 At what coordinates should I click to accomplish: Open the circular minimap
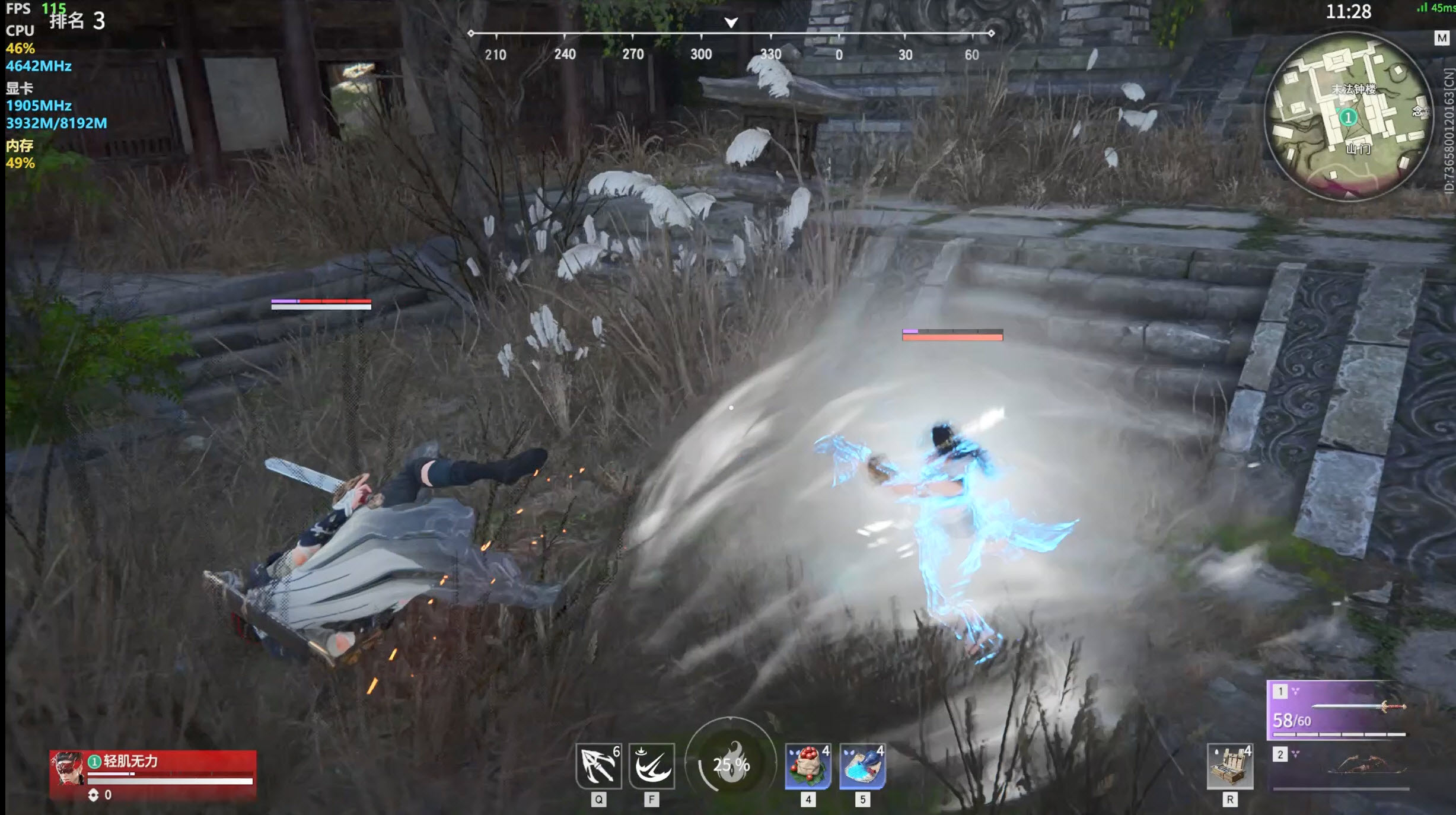(x=1348, y=116)
